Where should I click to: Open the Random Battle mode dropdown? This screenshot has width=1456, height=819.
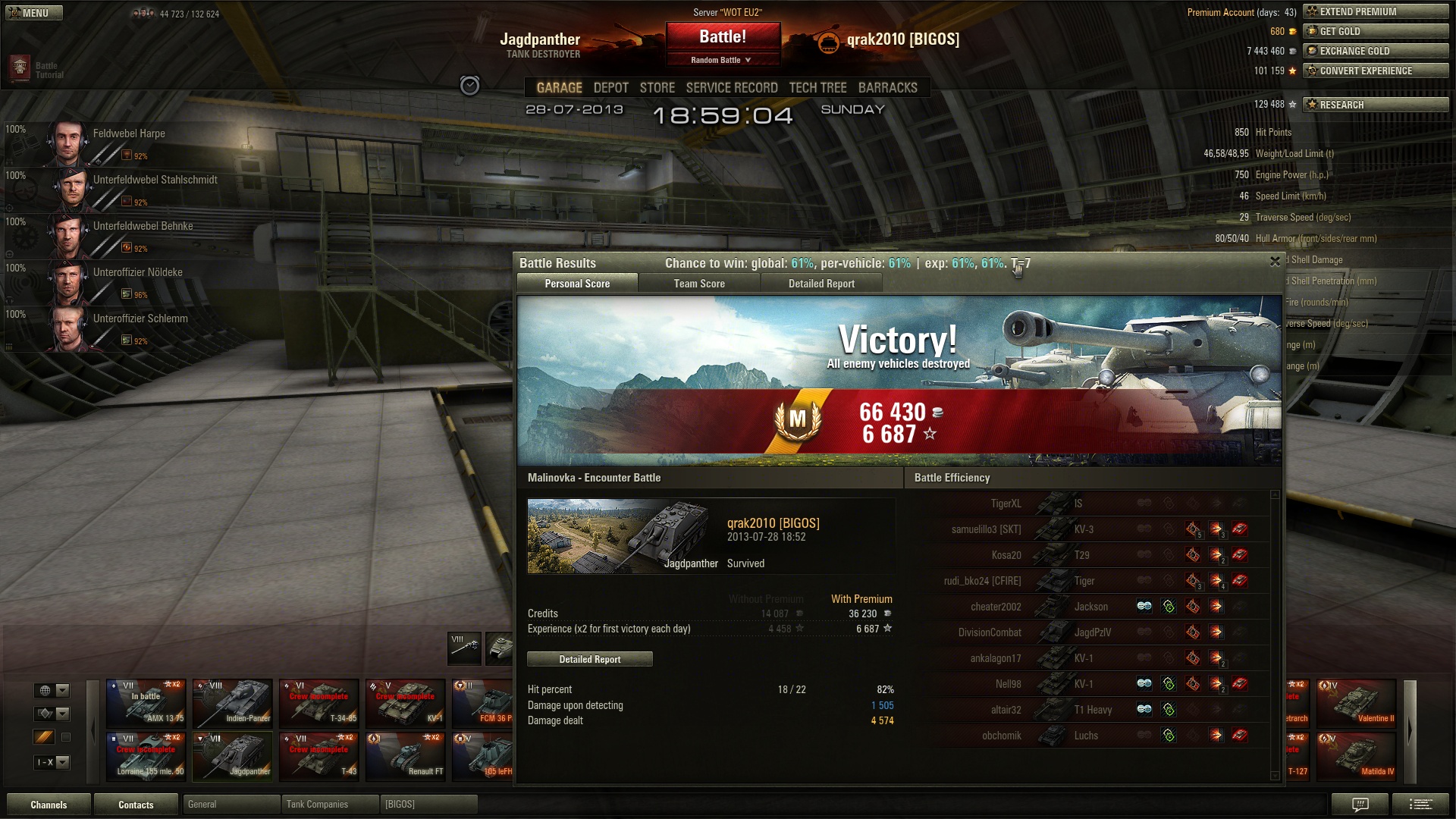click(722, 60)
